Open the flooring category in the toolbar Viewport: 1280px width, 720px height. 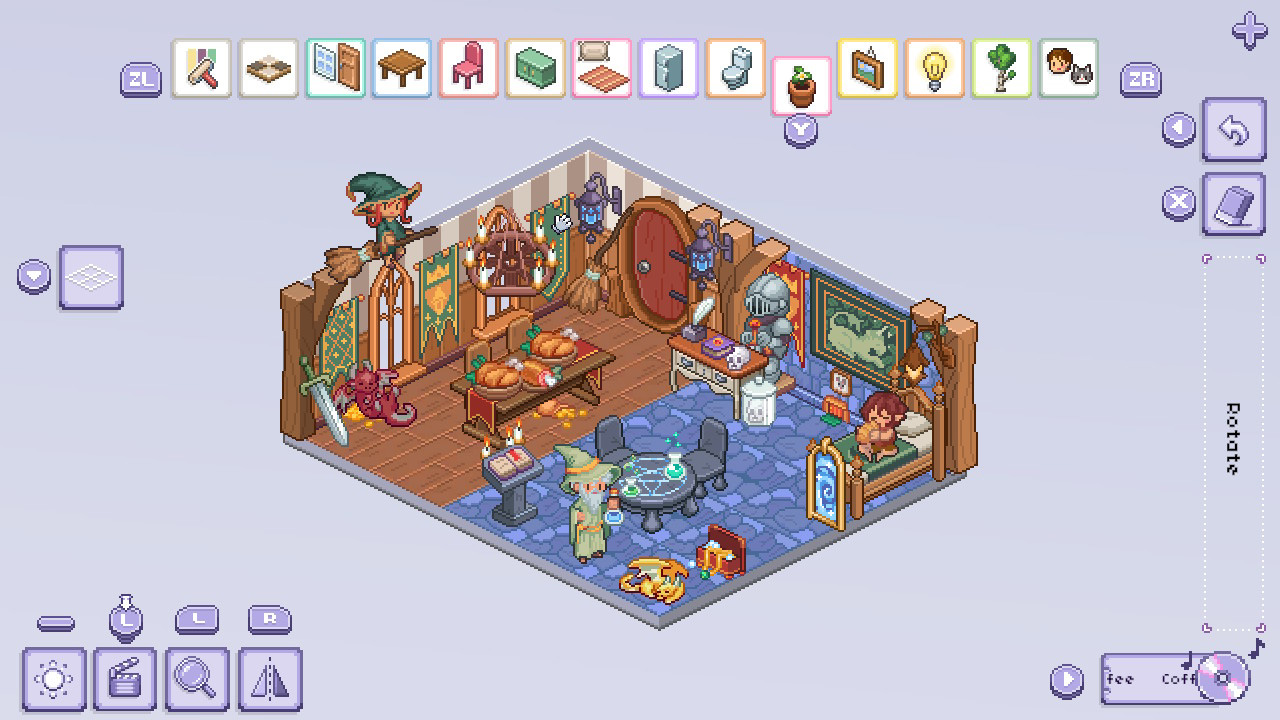(268, 68)
